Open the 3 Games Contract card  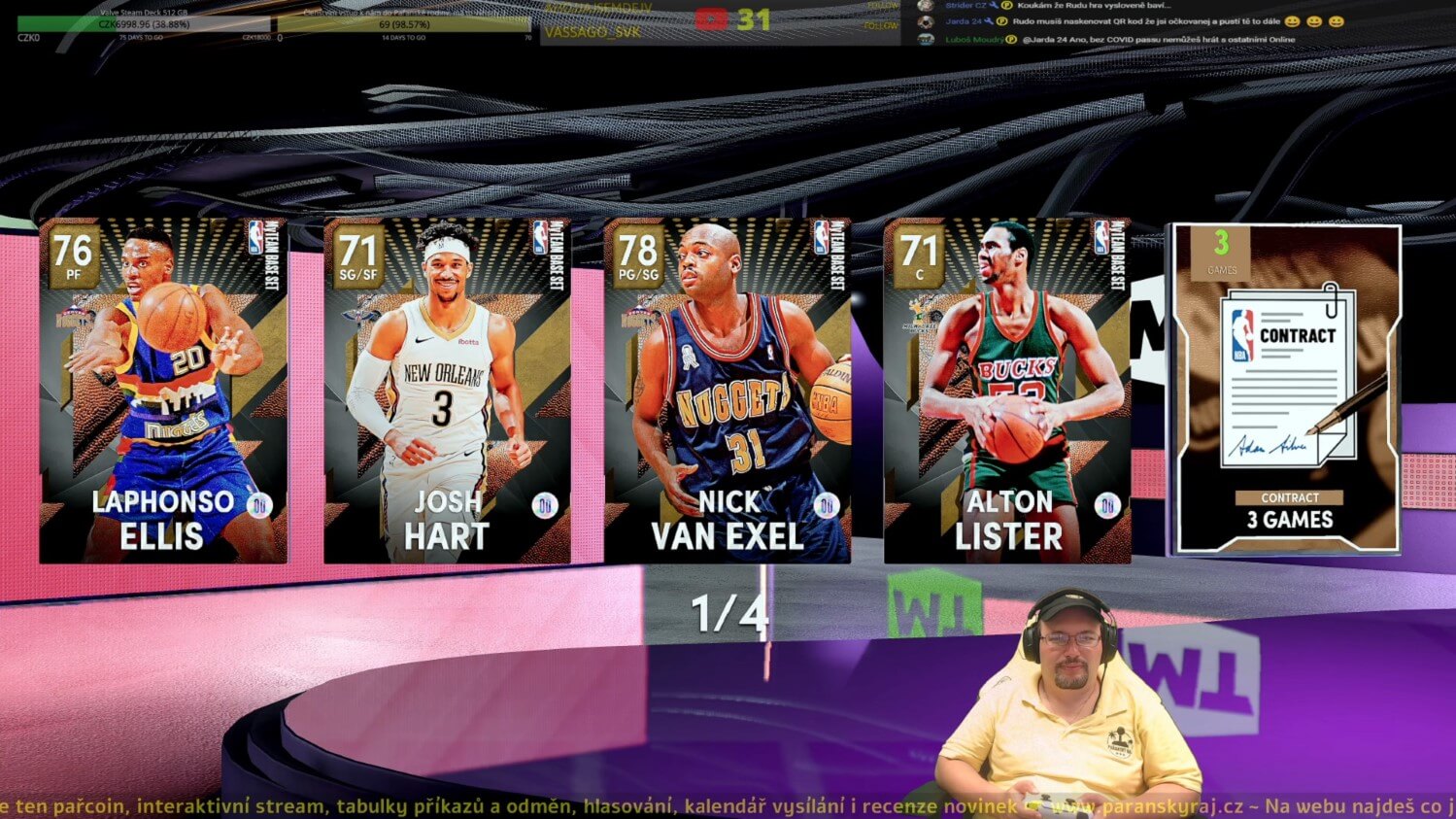(1287, 389)
